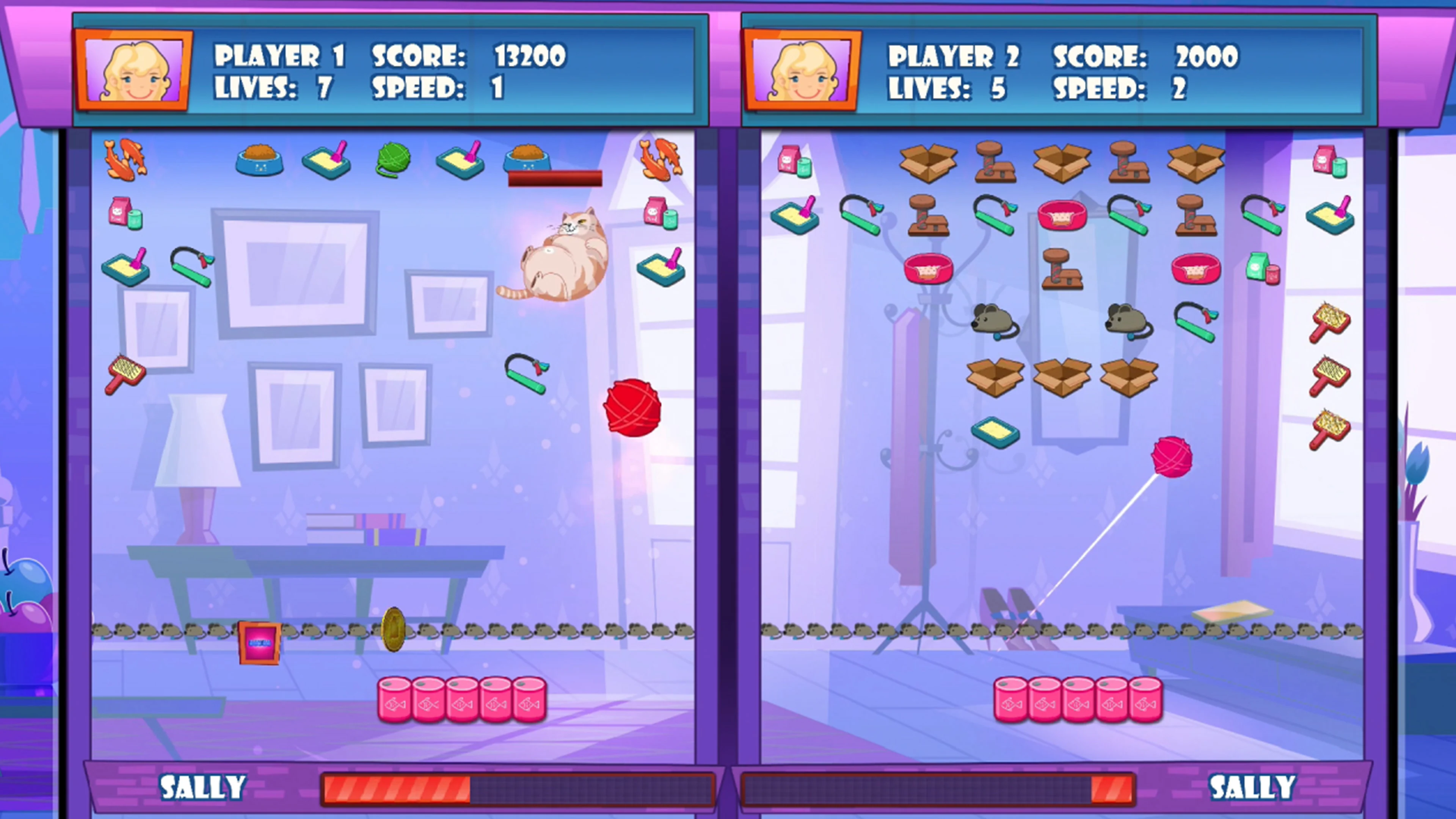Click the orange fish pair brick
The image size is (1456, 819).
coord(125,160)
